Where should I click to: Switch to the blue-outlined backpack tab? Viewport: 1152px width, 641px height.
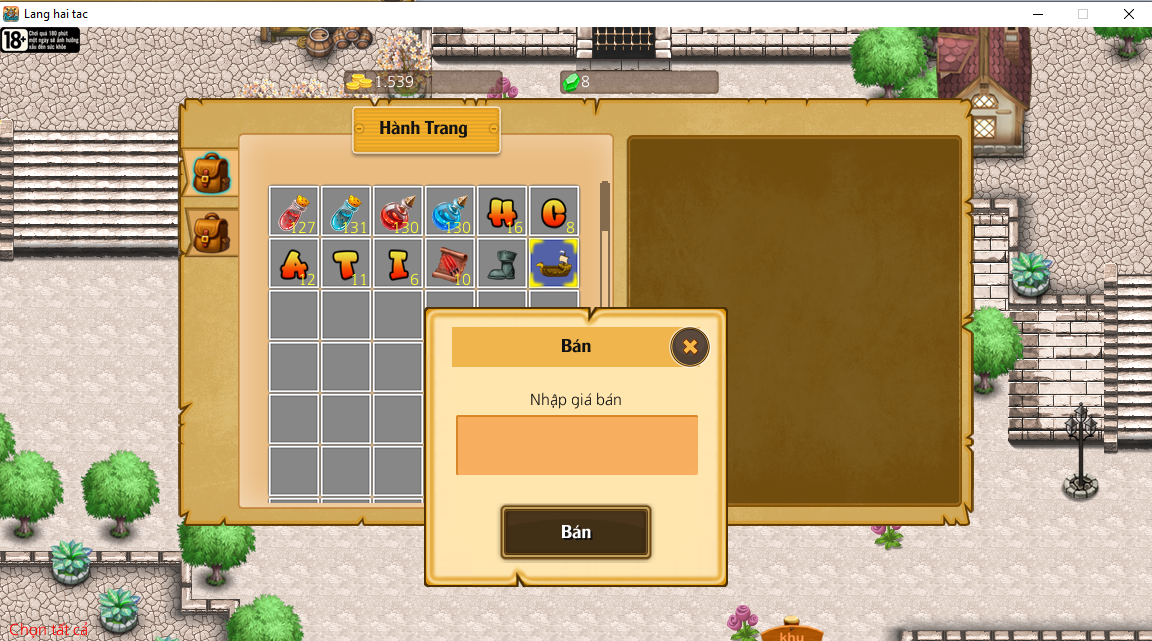tap(211, 173)
